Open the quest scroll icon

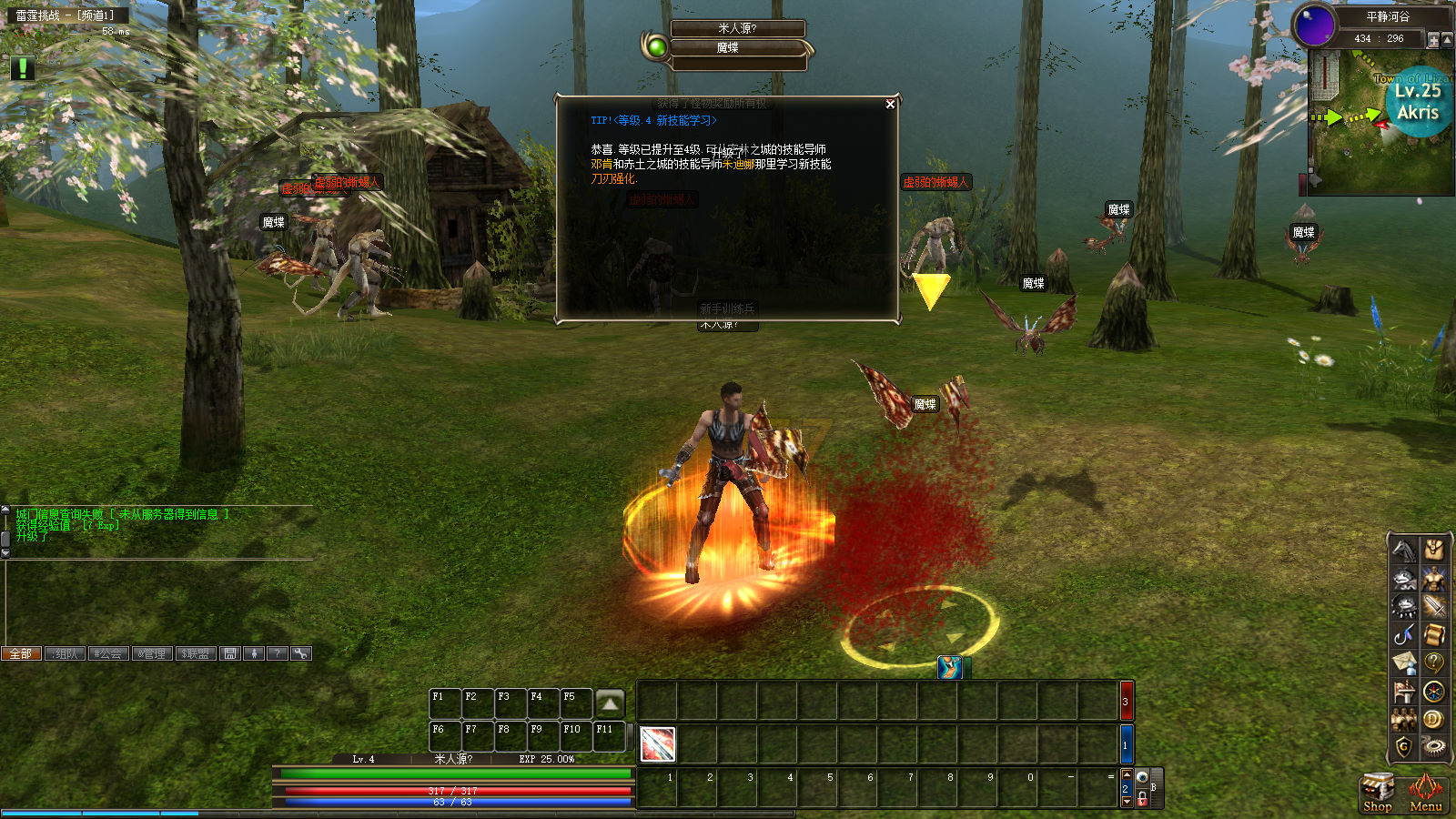click(x=1434, y=634)
